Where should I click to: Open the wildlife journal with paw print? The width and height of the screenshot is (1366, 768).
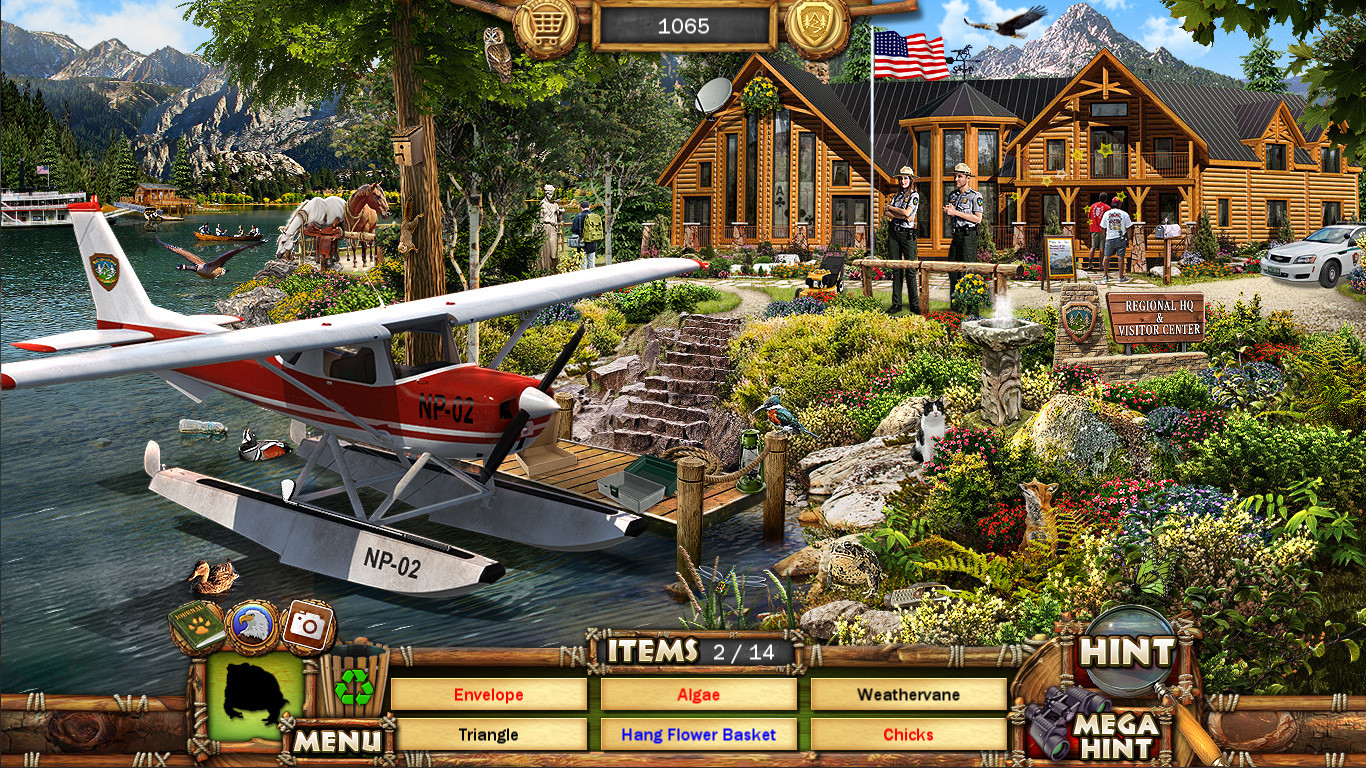pyautogui.click(x=189, y=622)
